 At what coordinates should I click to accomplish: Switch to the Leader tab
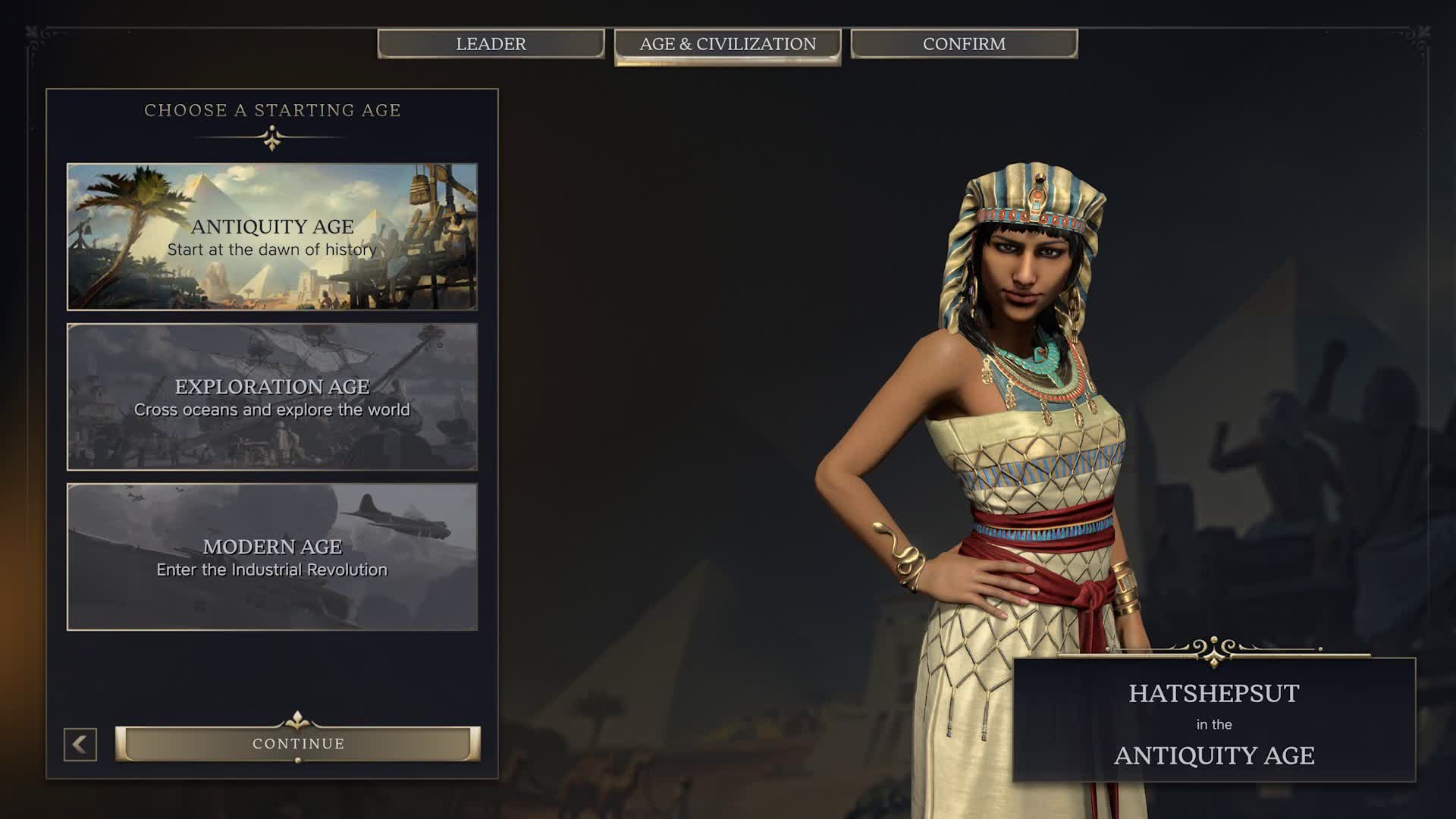coord(491,44)
